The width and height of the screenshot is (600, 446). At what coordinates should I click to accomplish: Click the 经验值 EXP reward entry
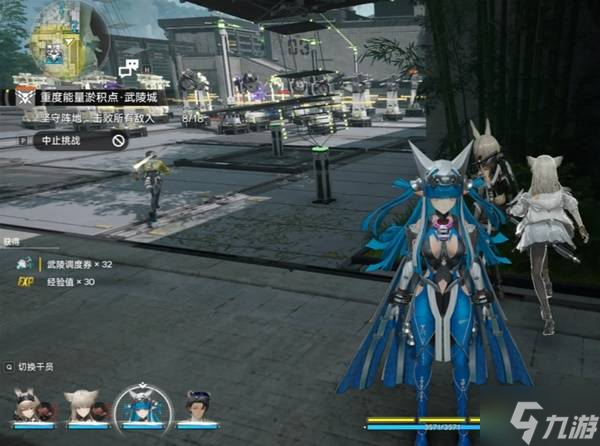point(70,283)
